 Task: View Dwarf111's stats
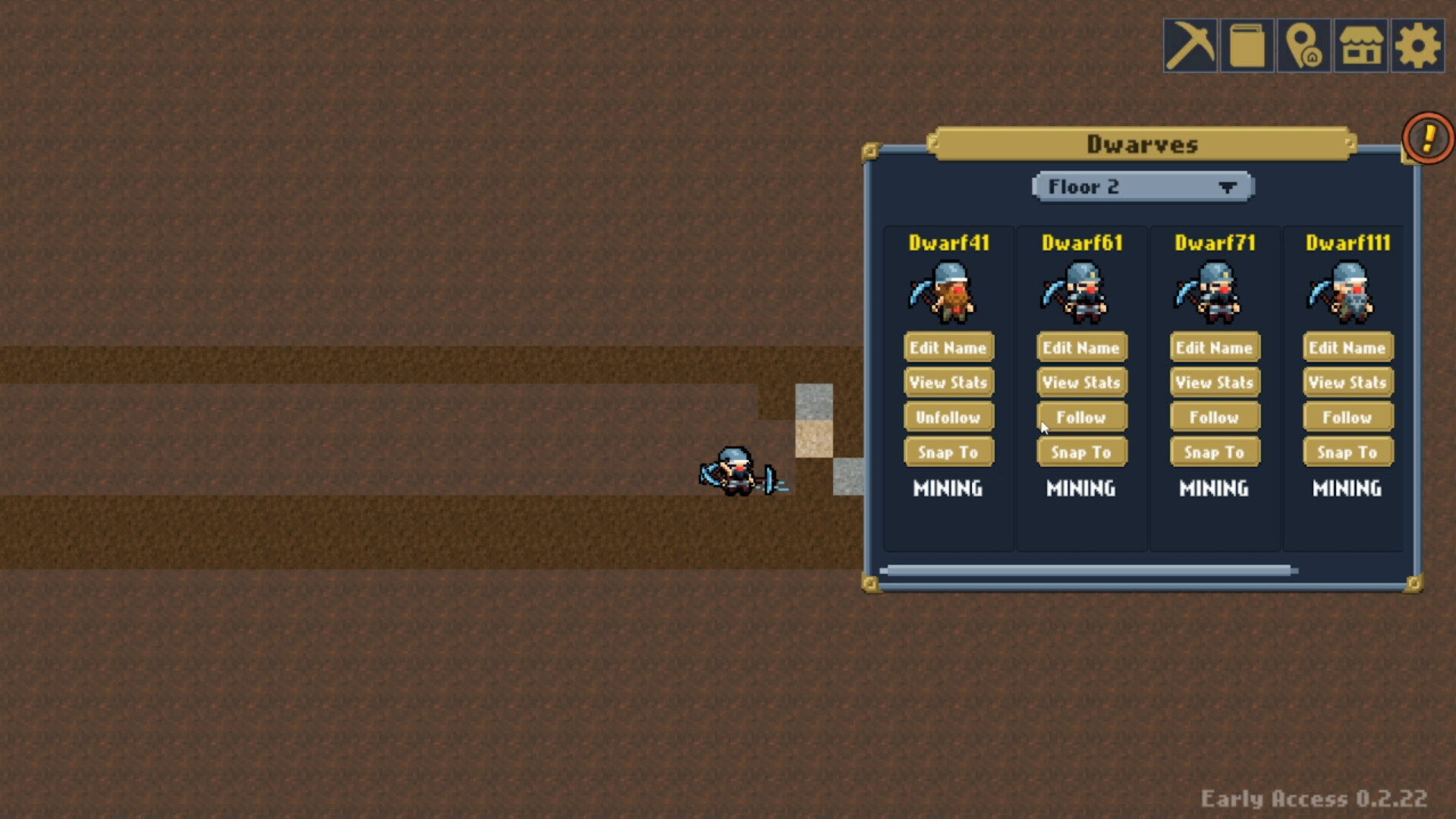coord(1347,382)
